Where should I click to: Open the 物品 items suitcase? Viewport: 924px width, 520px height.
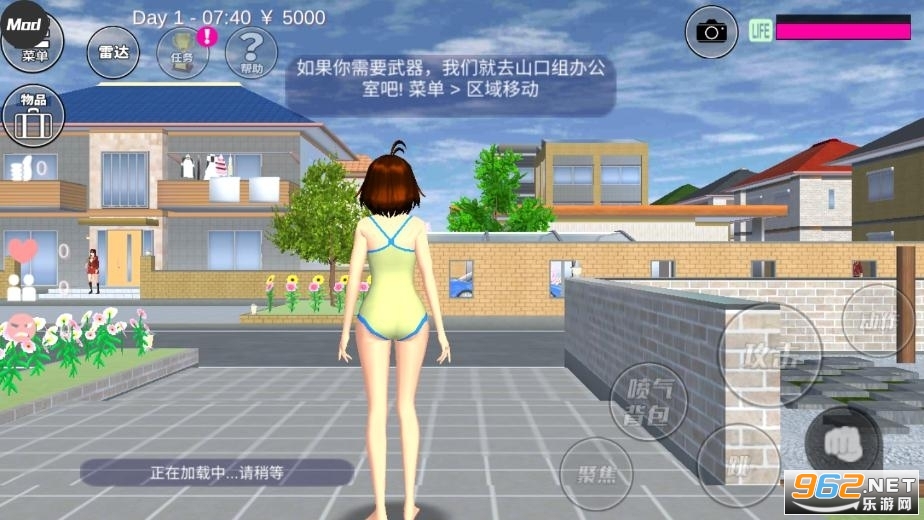pyautogui.click(x=33, y=115)
